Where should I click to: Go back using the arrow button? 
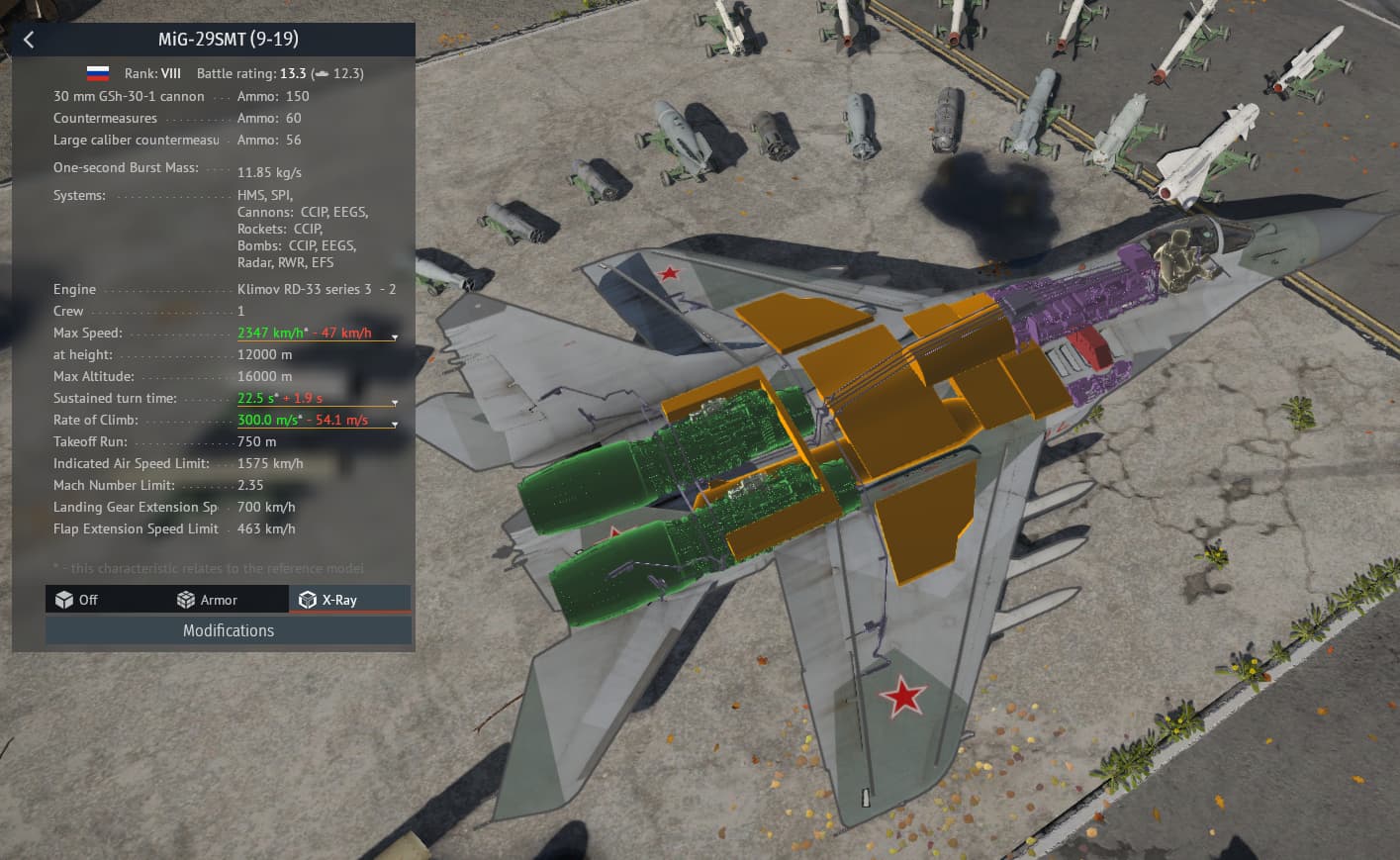click(29, 40)
